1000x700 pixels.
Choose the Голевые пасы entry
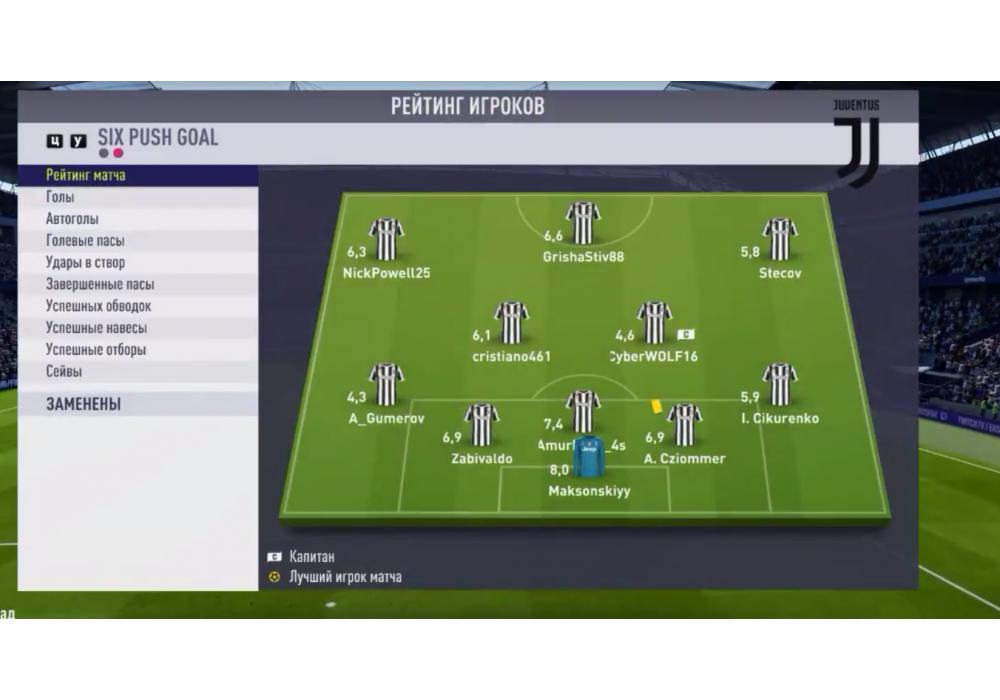click(x=85, y=241)
